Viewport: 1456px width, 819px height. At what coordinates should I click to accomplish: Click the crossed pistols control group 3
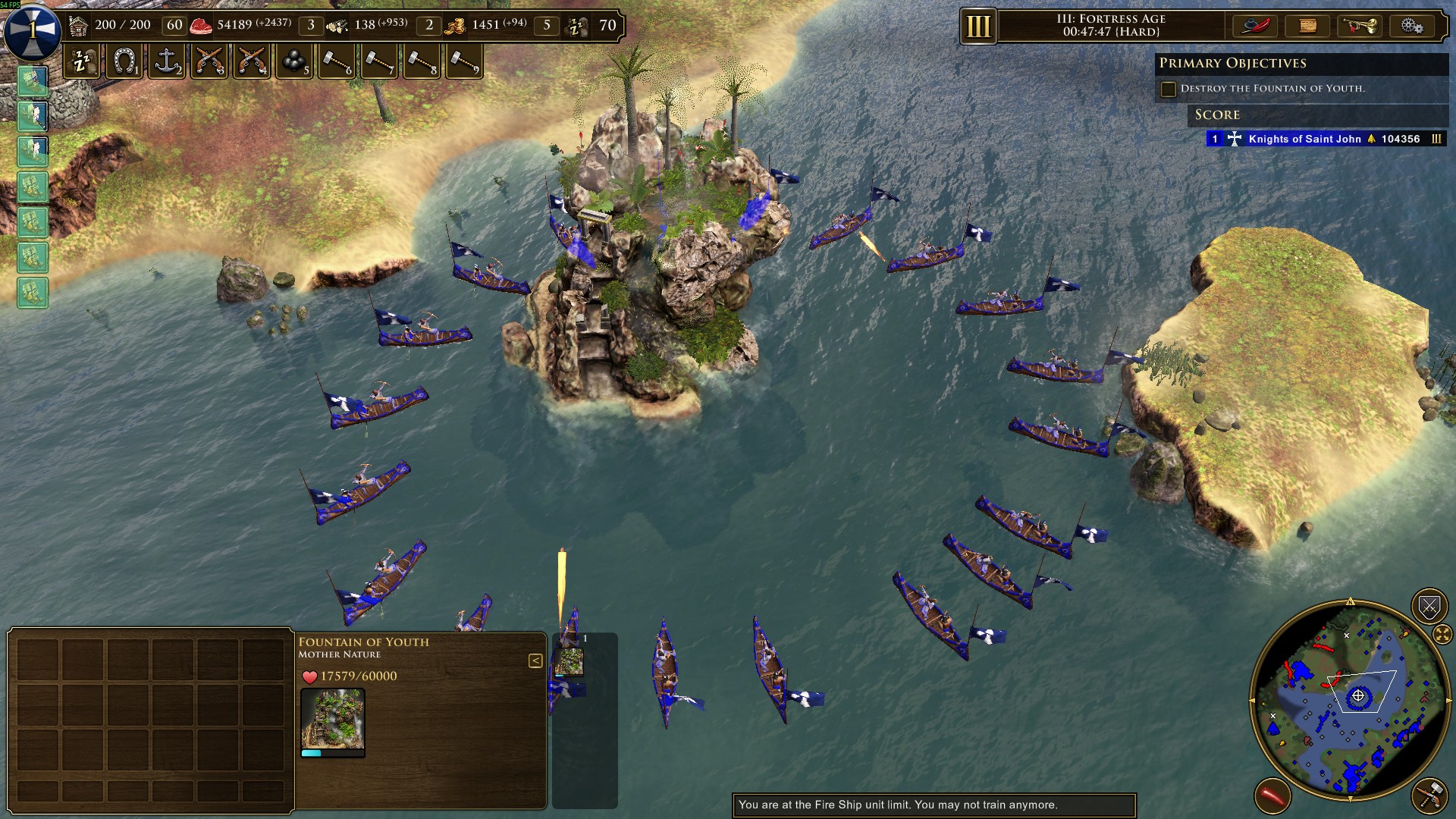coord(209,61)
